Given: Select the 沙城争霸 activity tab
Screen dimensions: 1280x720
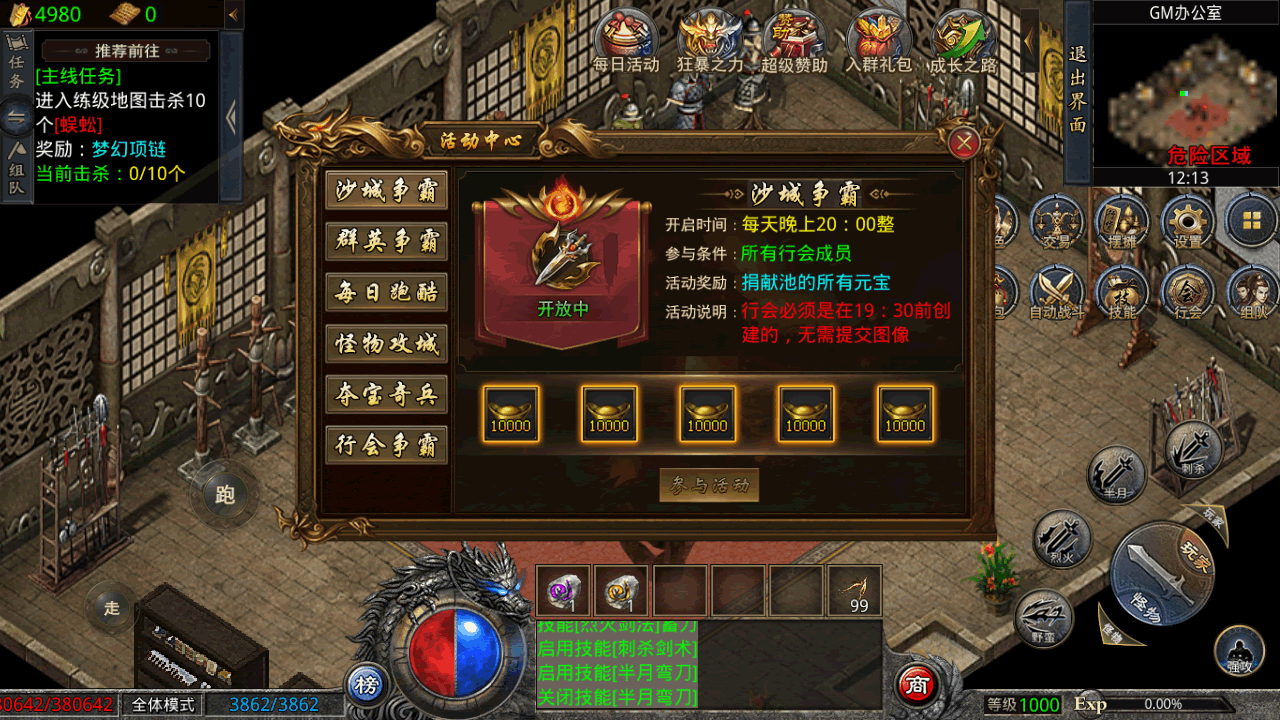Looking at the screenshot, I should point(386,191).
